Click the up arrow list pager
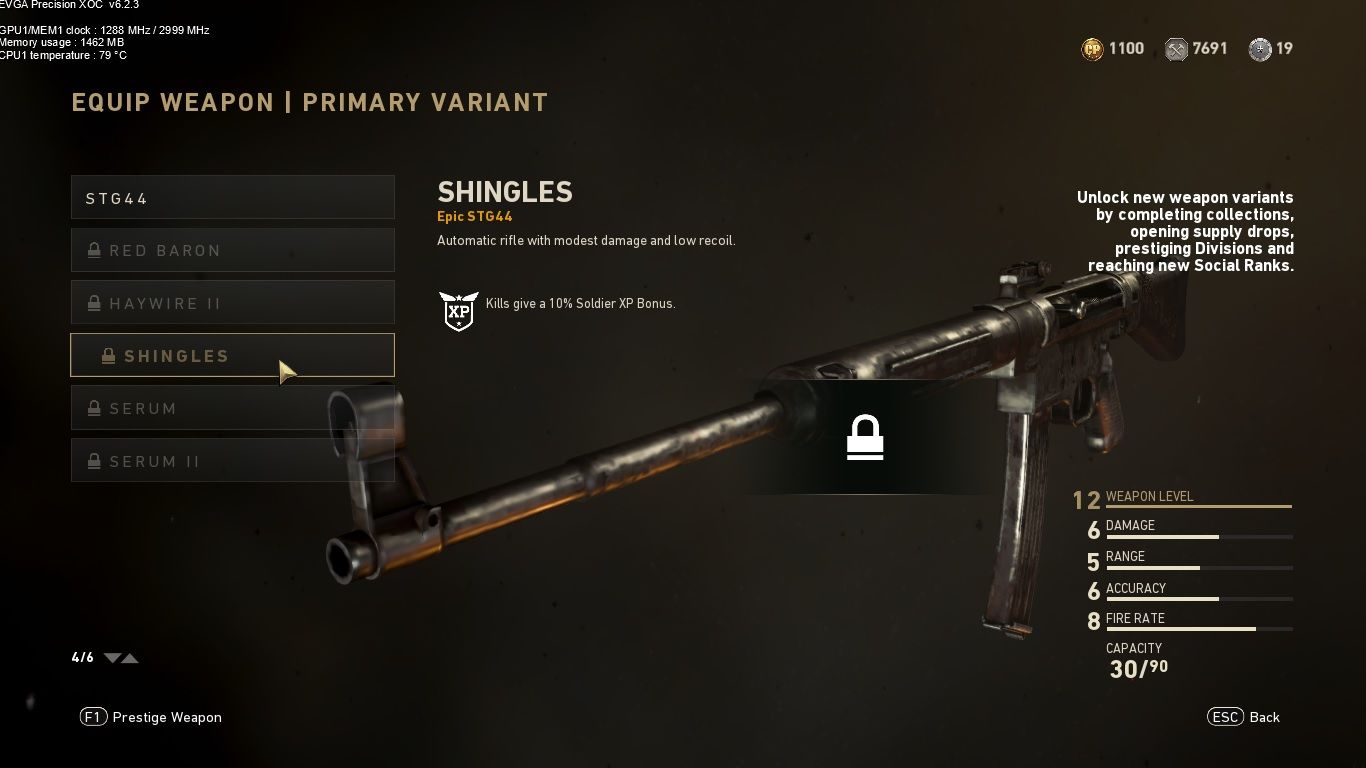This screenshot has width=1366, height=768. (130, 658)
